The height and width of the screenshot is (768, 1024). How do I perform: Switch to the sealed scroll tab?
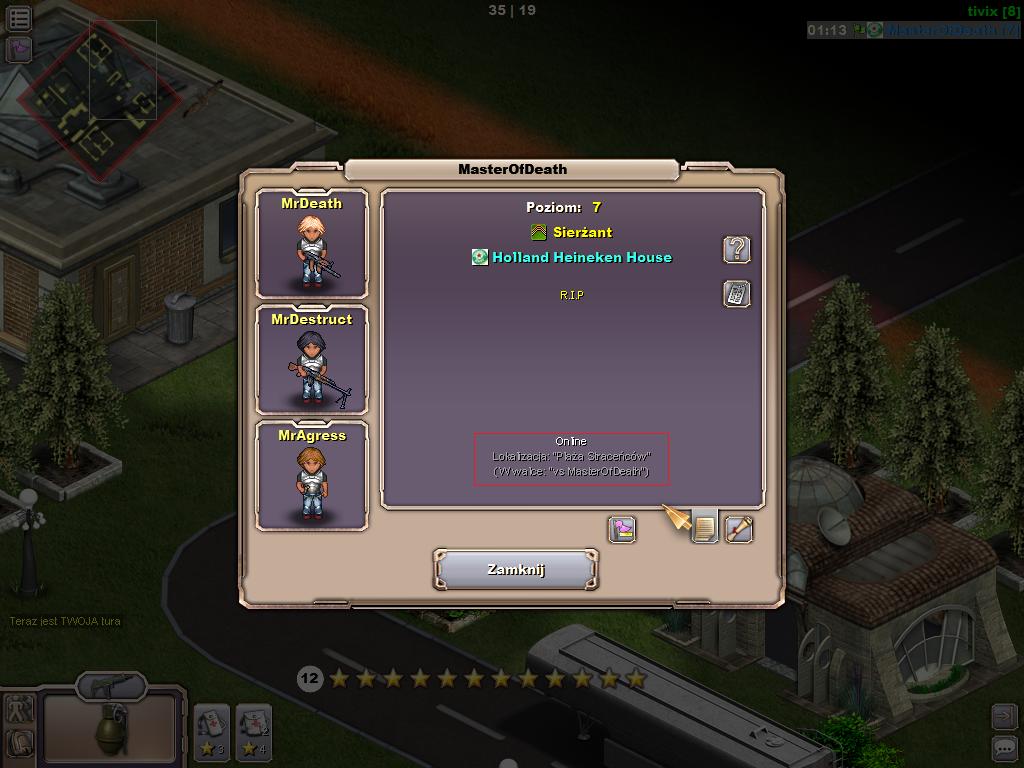[739, 528]
